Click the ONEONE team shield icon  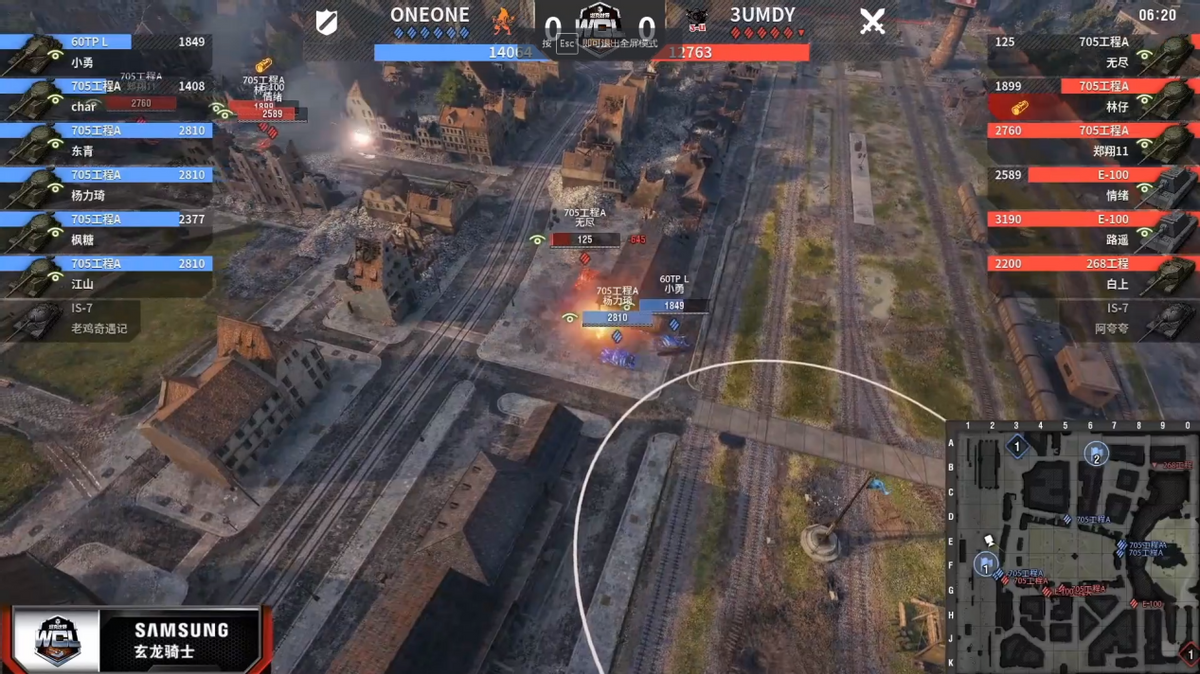click(326, 22)
